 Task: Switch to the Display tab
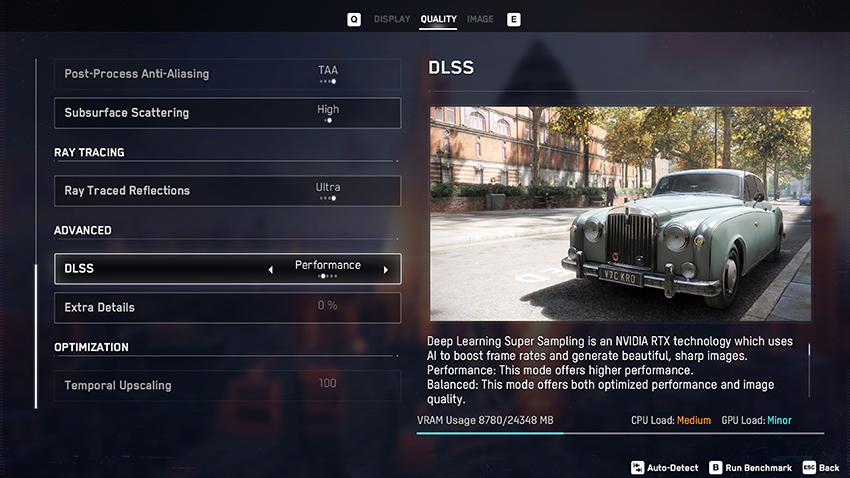click(x=391, y=19)
